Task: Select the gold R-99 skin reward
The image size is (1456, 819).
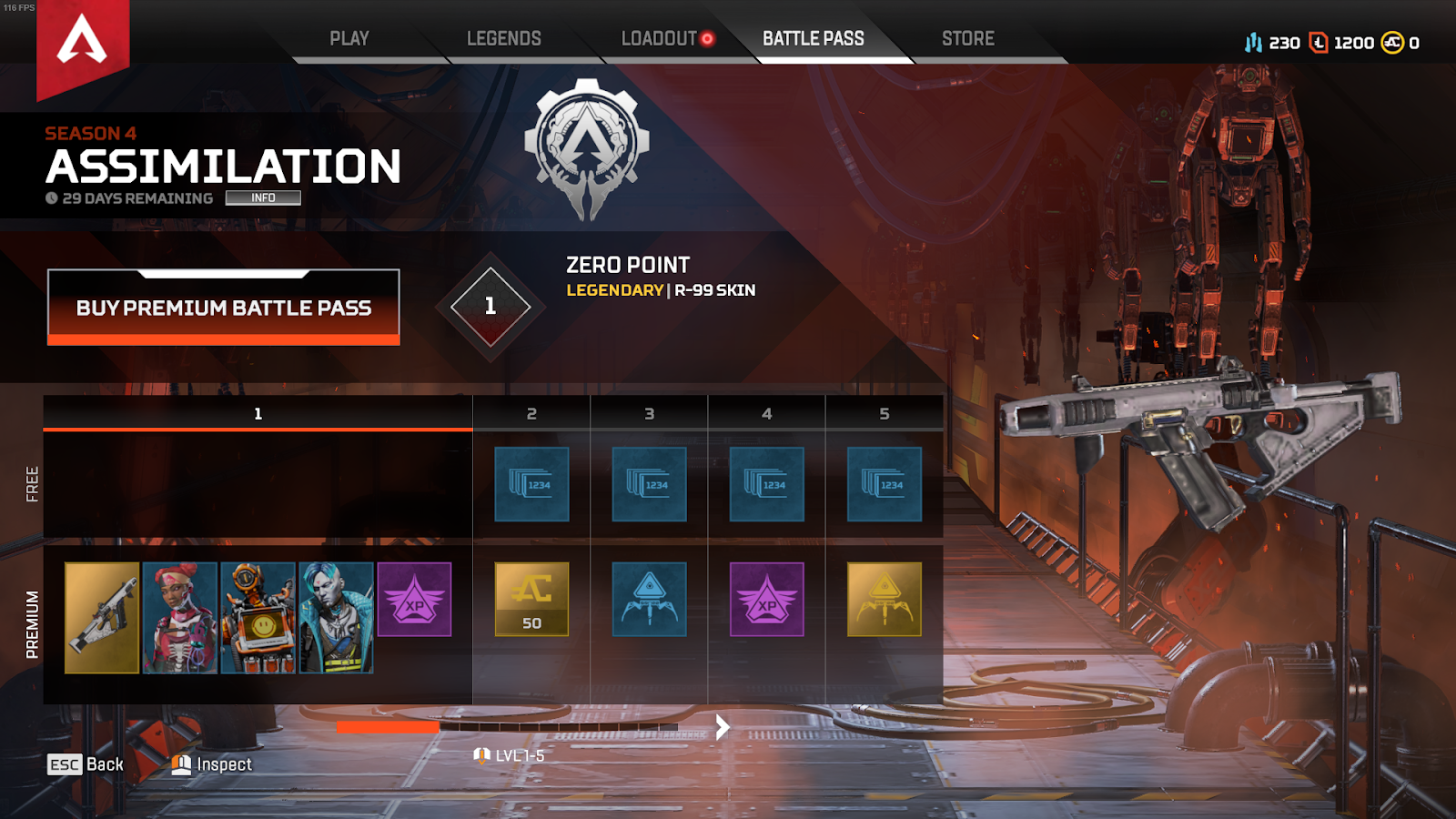Action: click(102, 617)
